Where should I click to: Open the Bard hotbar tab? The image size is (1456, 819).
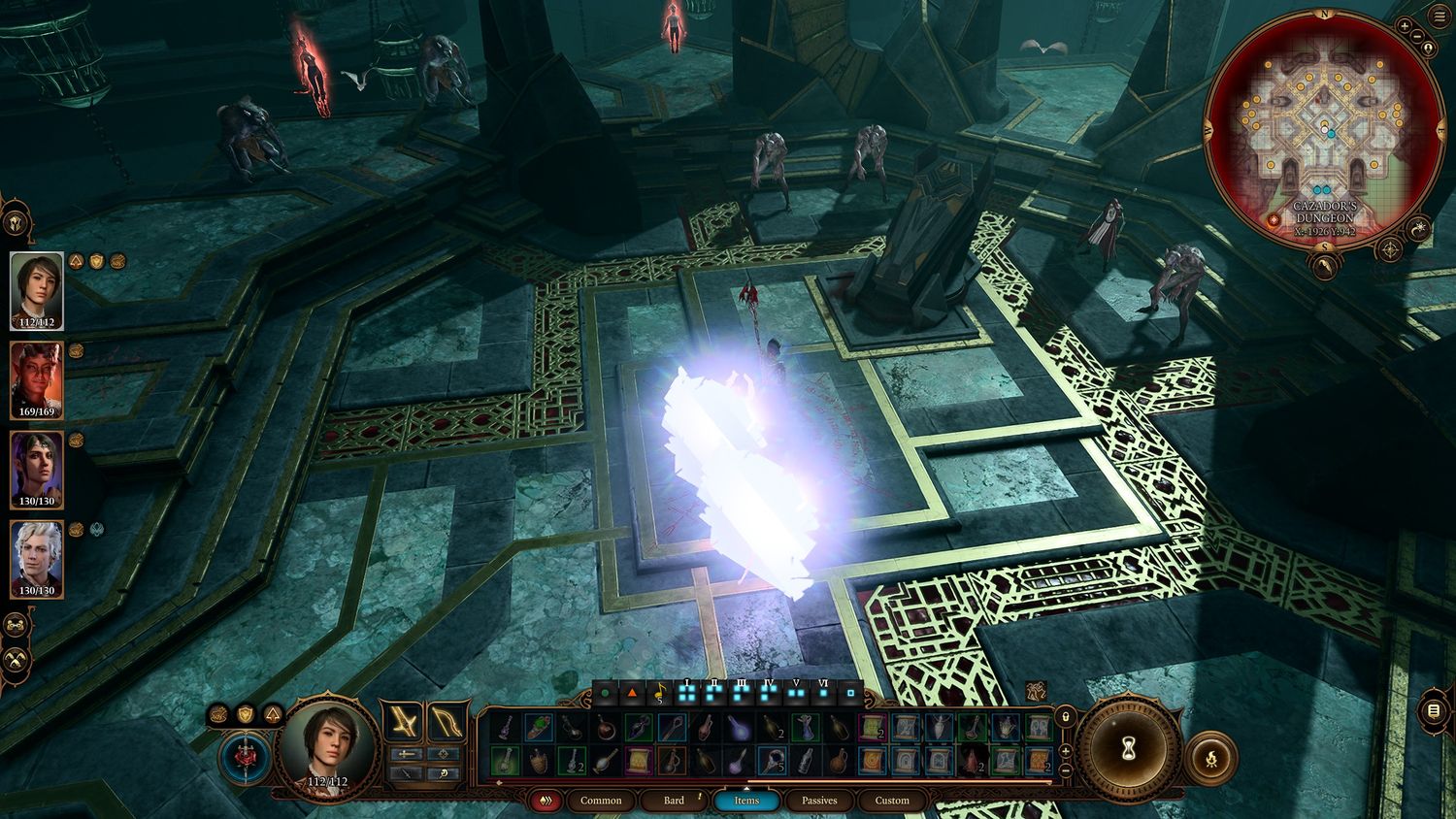[x=674, y=801]
